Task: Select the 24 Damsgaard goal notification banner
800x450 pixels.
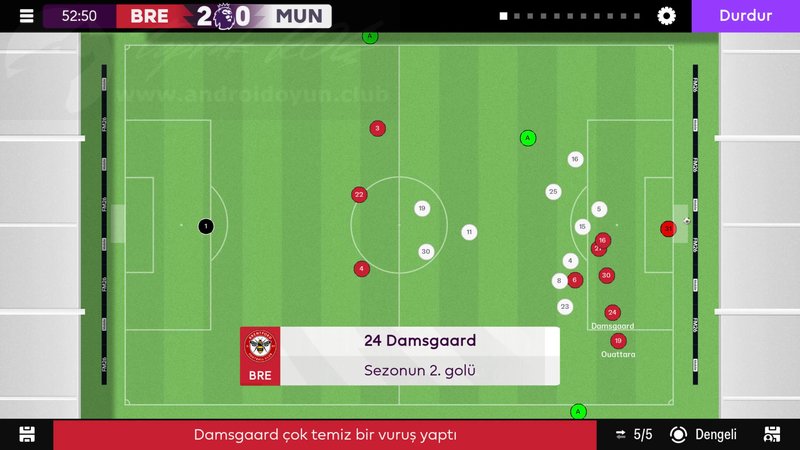Action: point(399,356)
